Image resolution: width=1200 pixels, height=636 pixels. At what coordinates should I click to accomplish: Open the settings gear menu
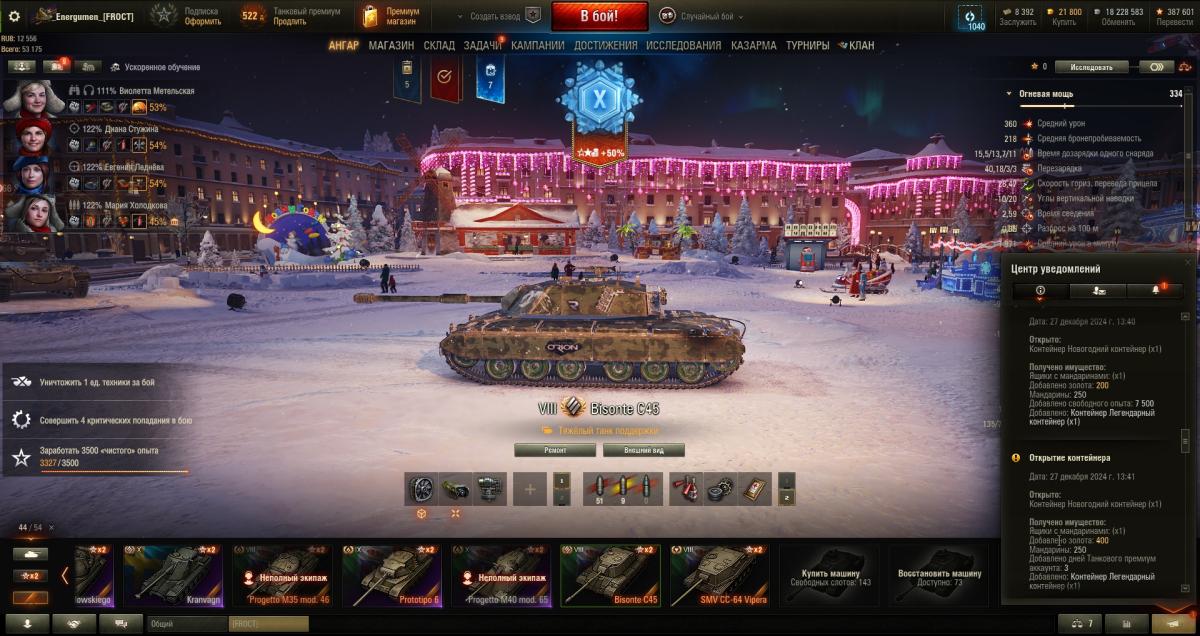[x=14, y=16]
